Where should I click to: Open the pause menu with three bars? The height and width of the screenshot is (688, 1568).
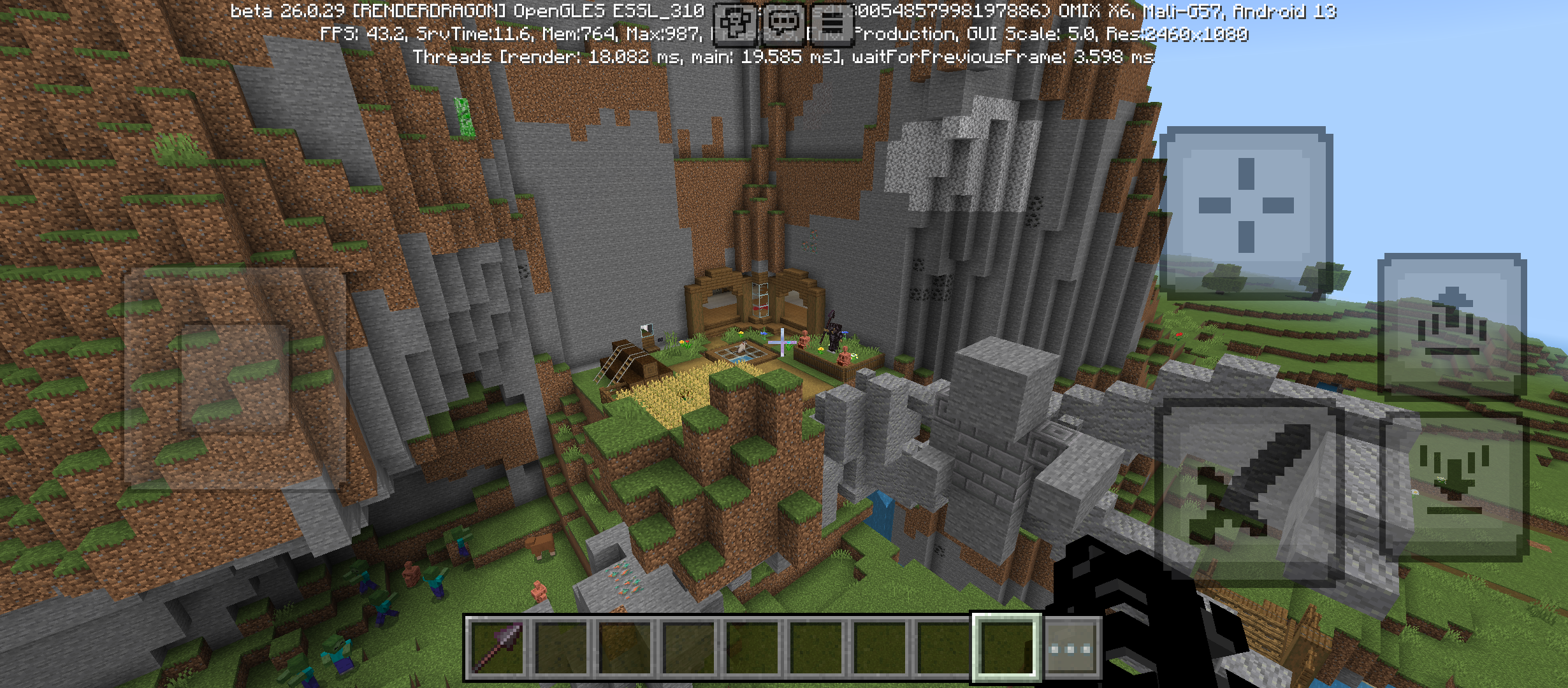pos(831,24)
